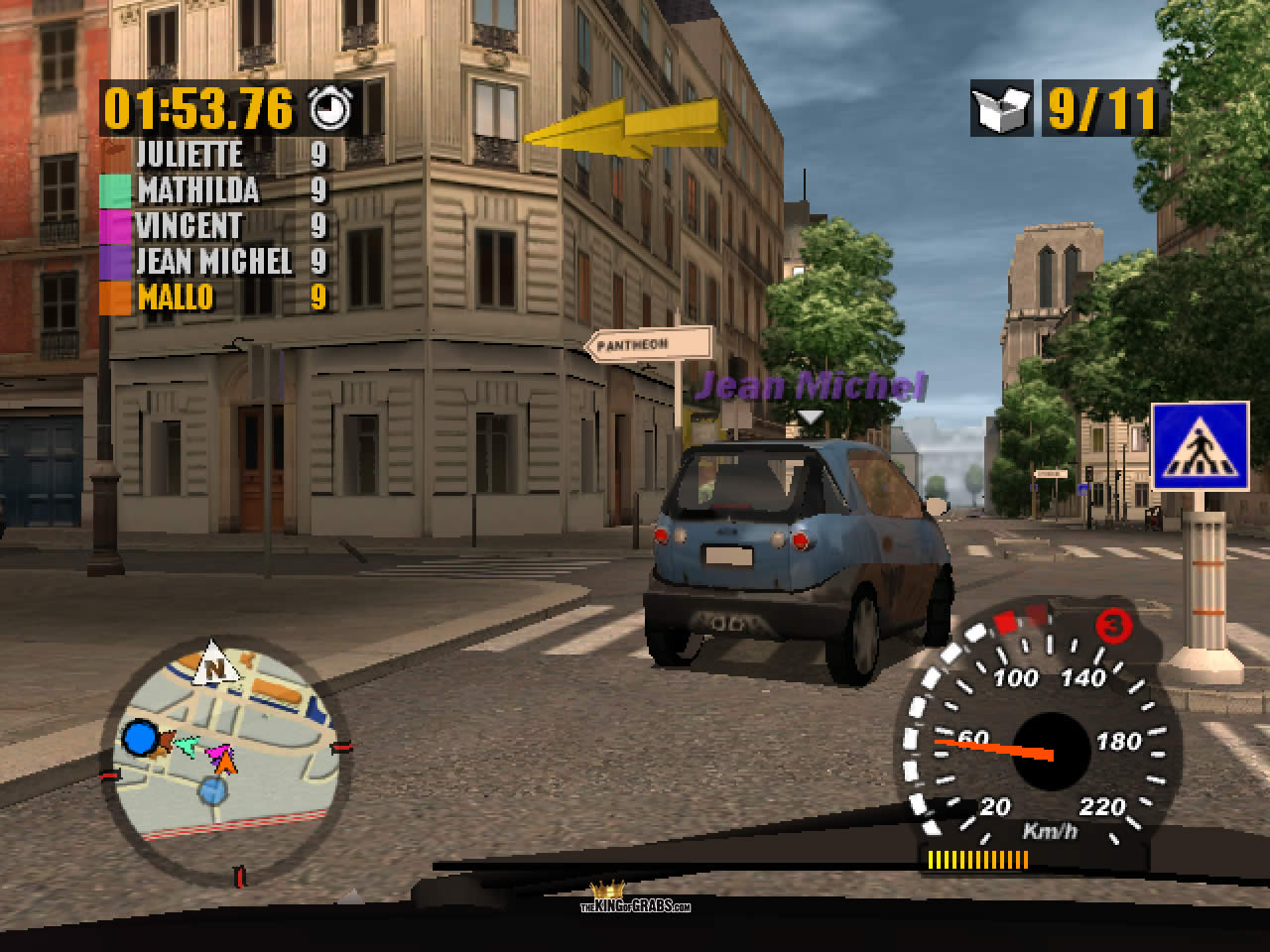Click the stopwatch icon beside the timer
The height and width of the screenshot is (952, 1270).
[x=327, y=108]
